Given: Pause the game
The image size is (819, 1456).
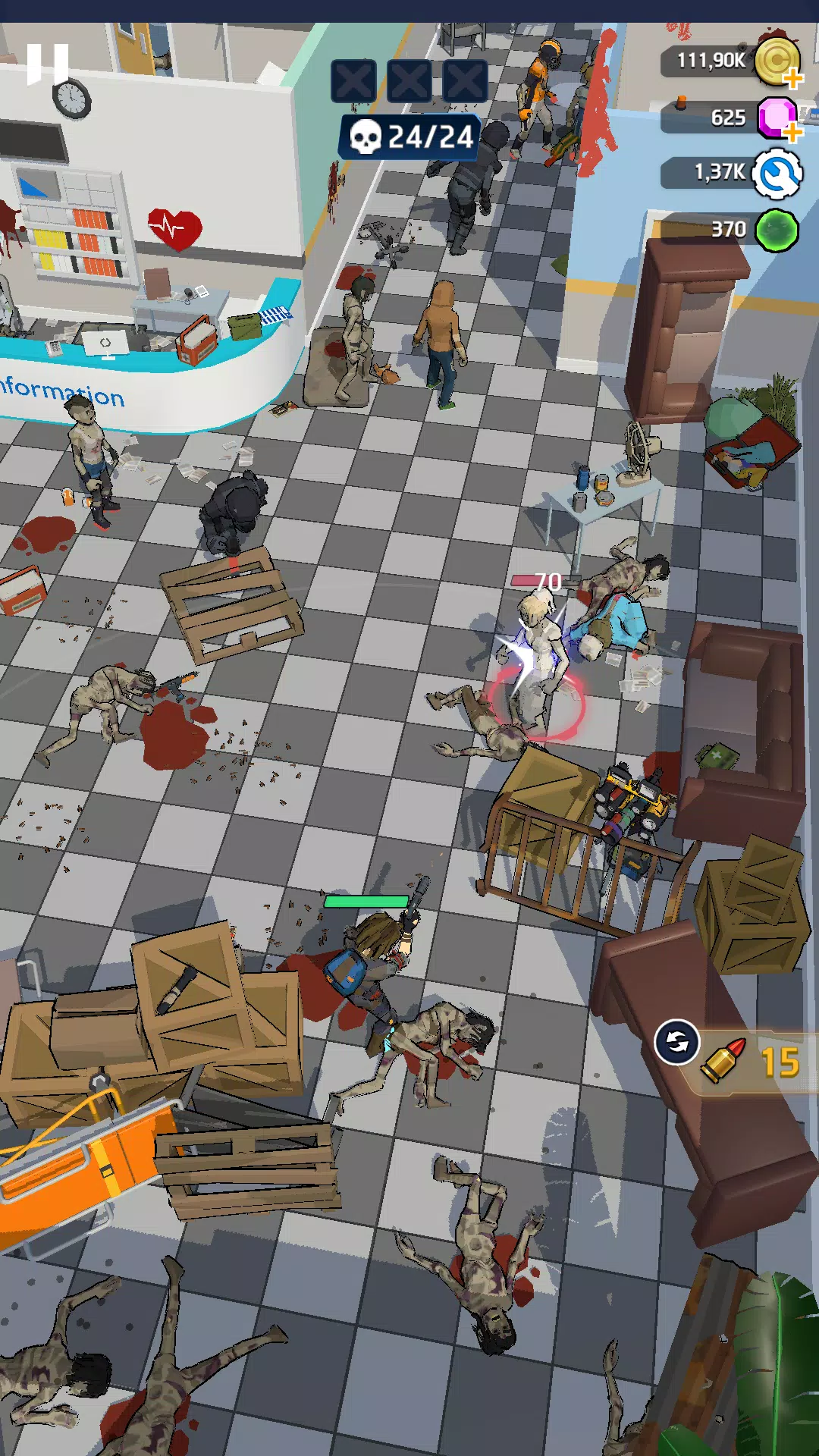Looking at the screenshot, I should click(x=47, y=64).
